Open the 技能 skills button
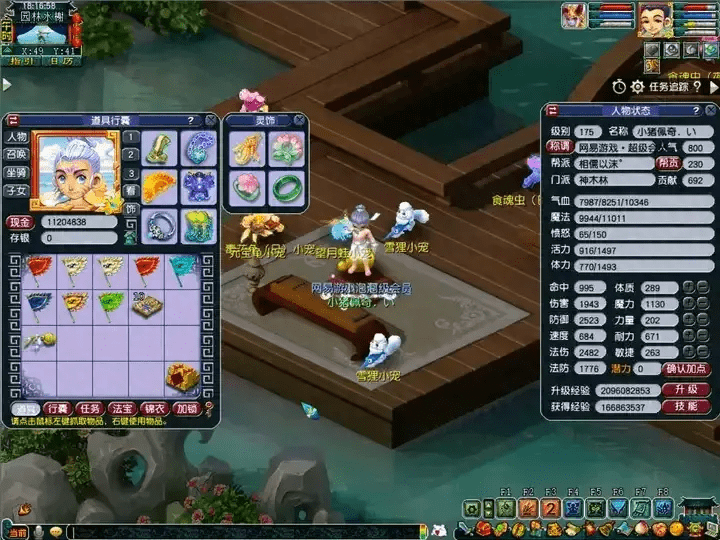The width and height of the screenshot is (720, 540). coord(686,407)
